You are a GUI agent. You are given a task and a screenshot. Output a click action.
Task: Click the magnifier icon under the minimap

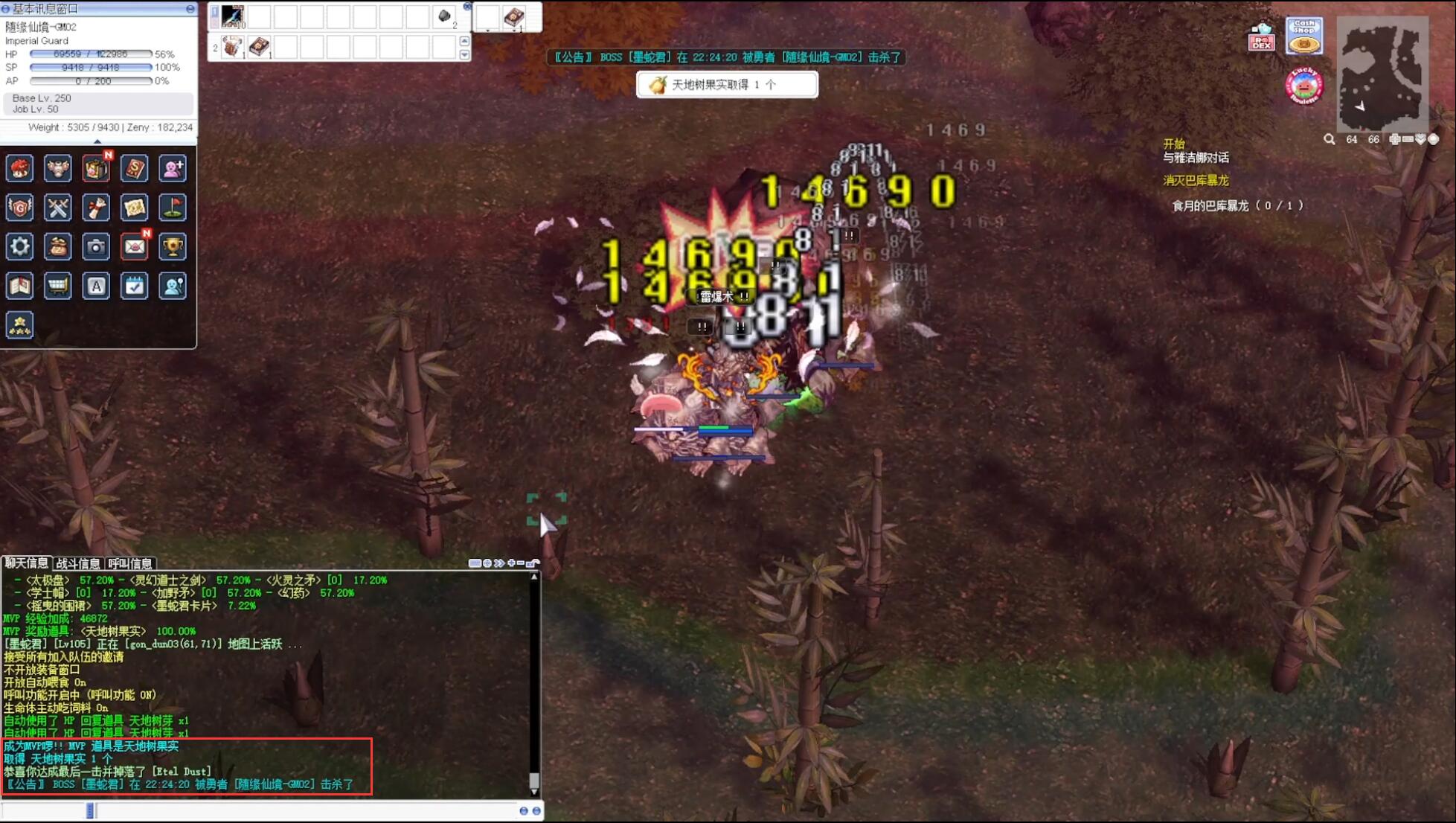[x=1329, y=139]
